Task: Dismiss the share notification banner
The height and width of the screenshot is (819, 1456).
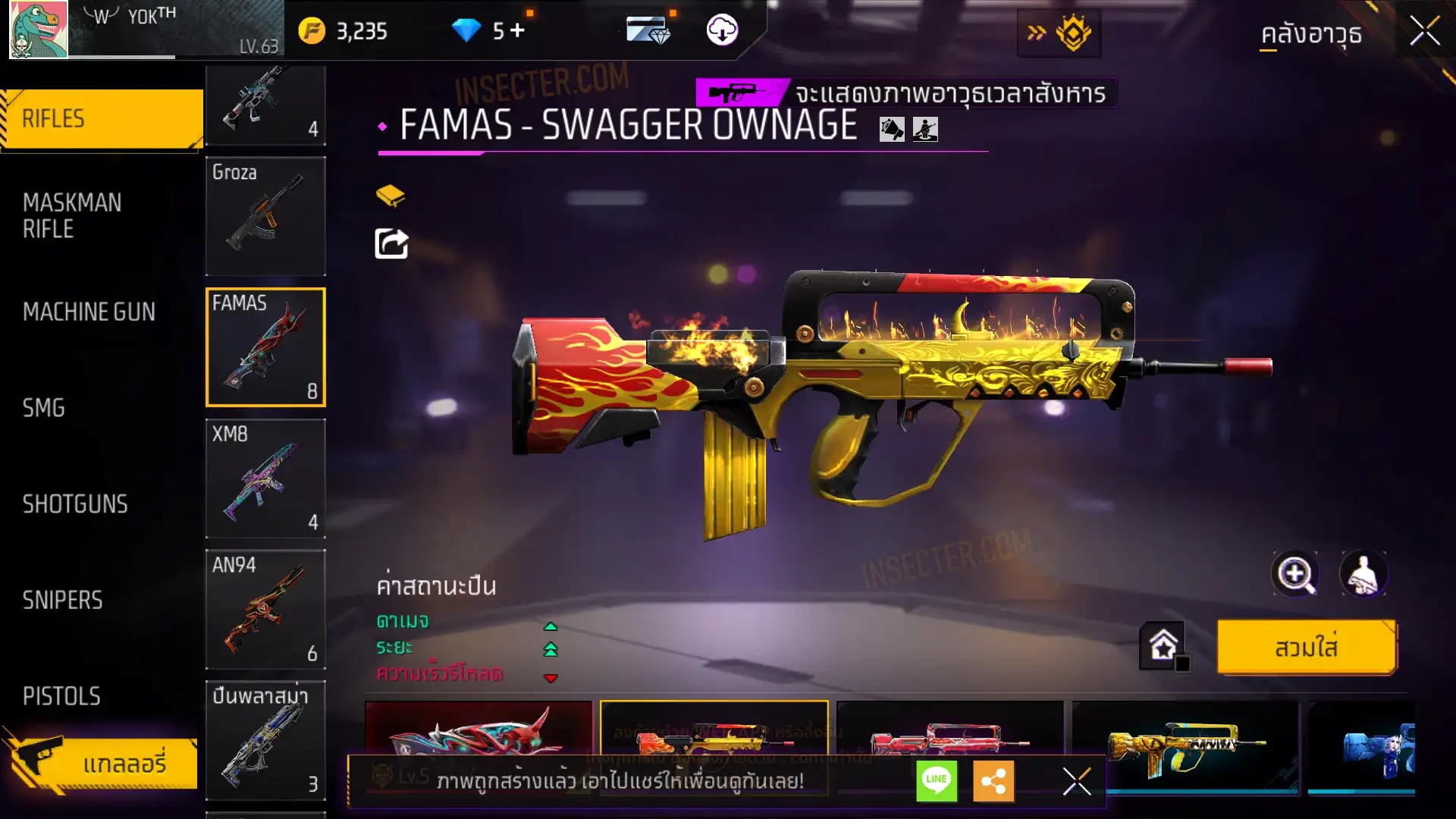Action: (1076, 780)
